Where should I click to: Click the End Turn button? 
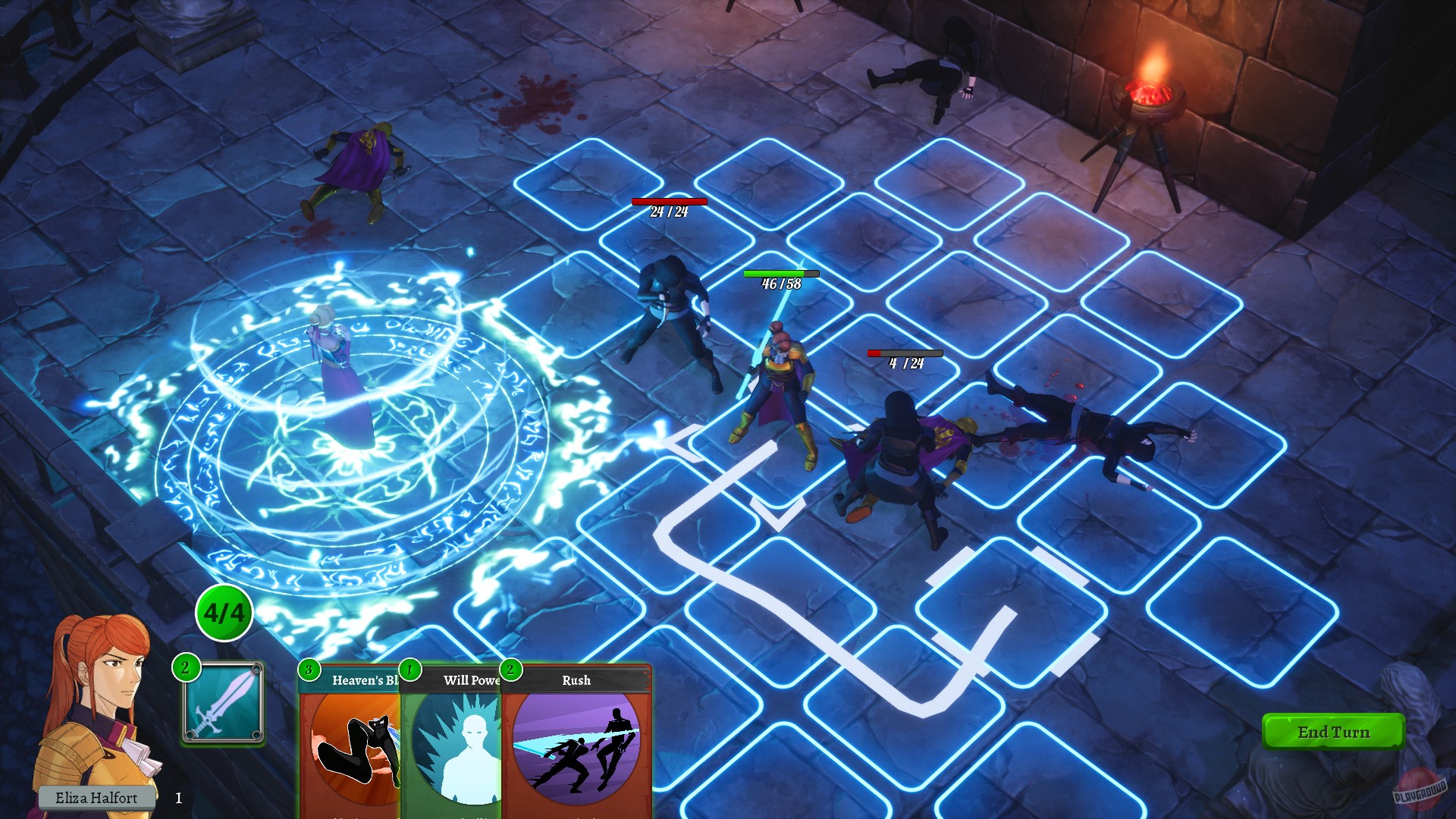[1332, 733]
